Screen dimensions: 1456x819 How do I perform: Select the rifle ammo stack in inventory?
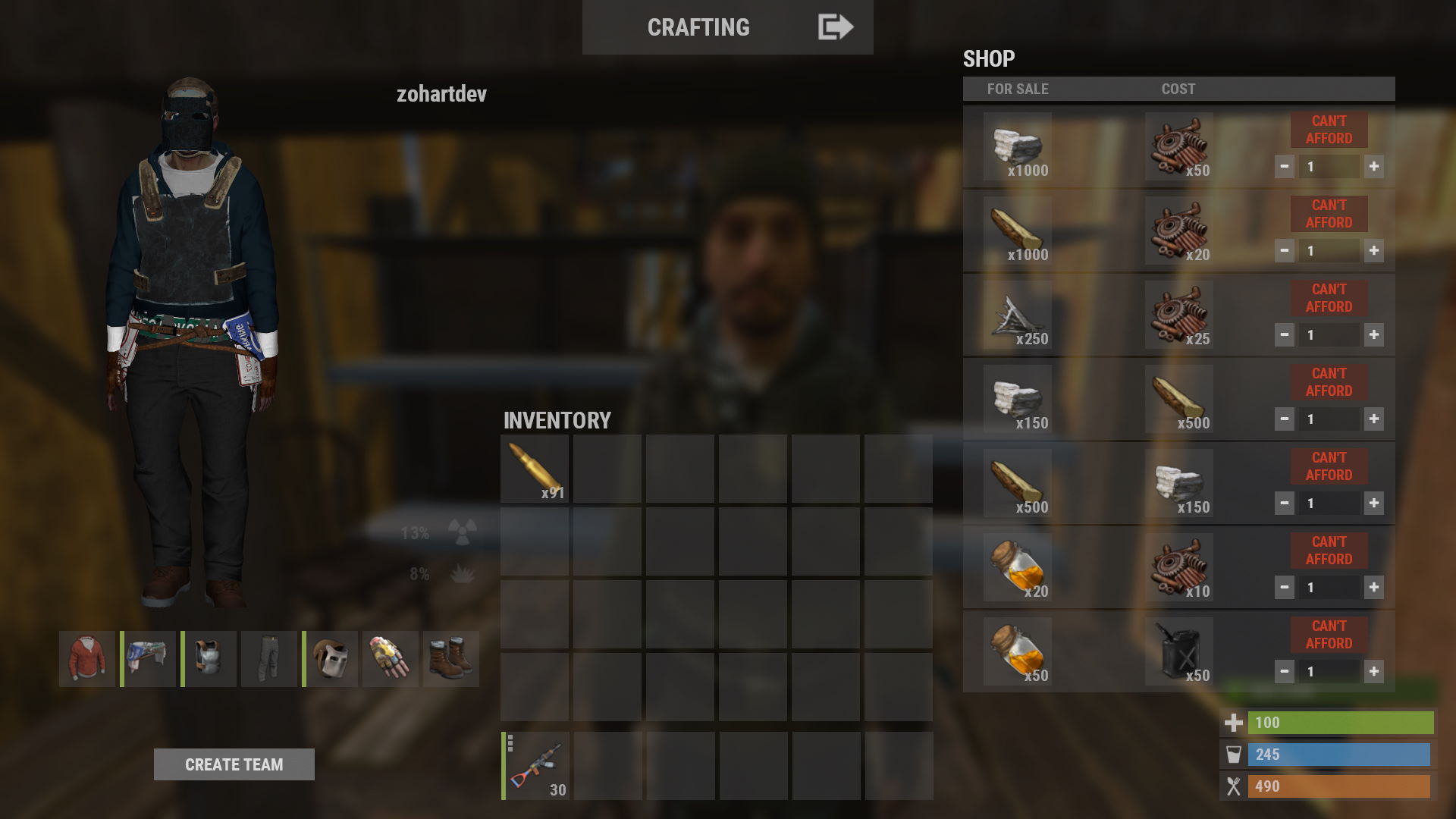point(535,469)
